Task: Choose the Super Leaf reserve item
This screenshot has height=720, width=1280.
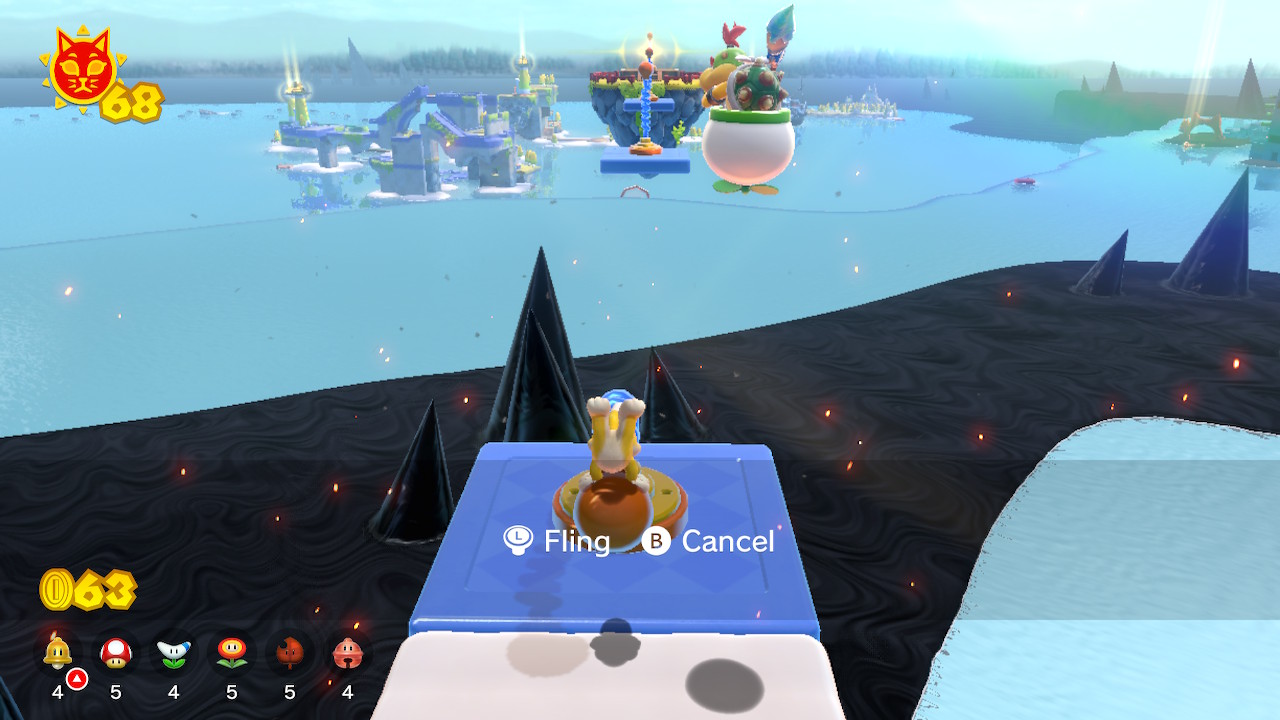Action: point(290,653)
